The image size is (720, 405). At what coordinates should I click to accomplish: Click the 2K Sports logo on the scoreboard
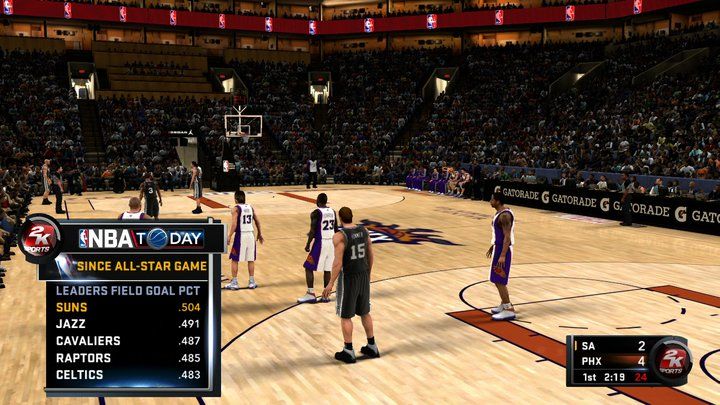tap(671, 360)
